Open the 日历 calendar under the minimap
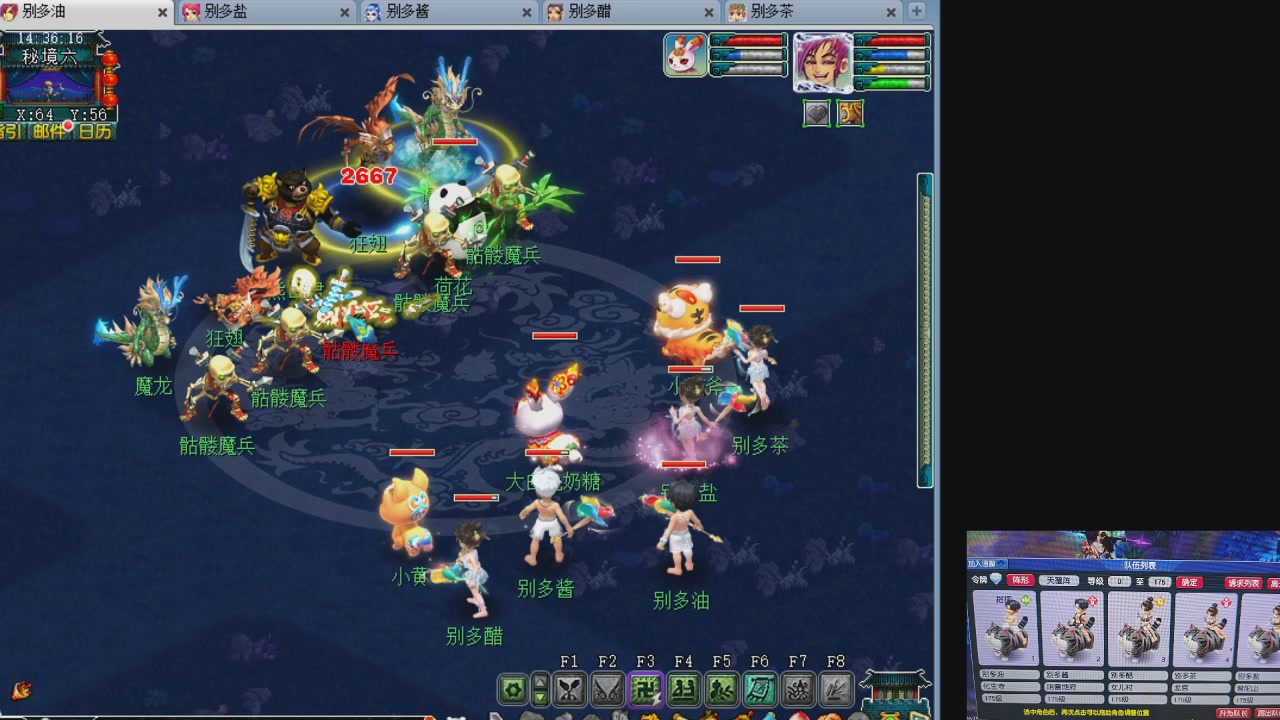Screen dimensions: 1280x720 pyautogui.click(x=95, y=130)
